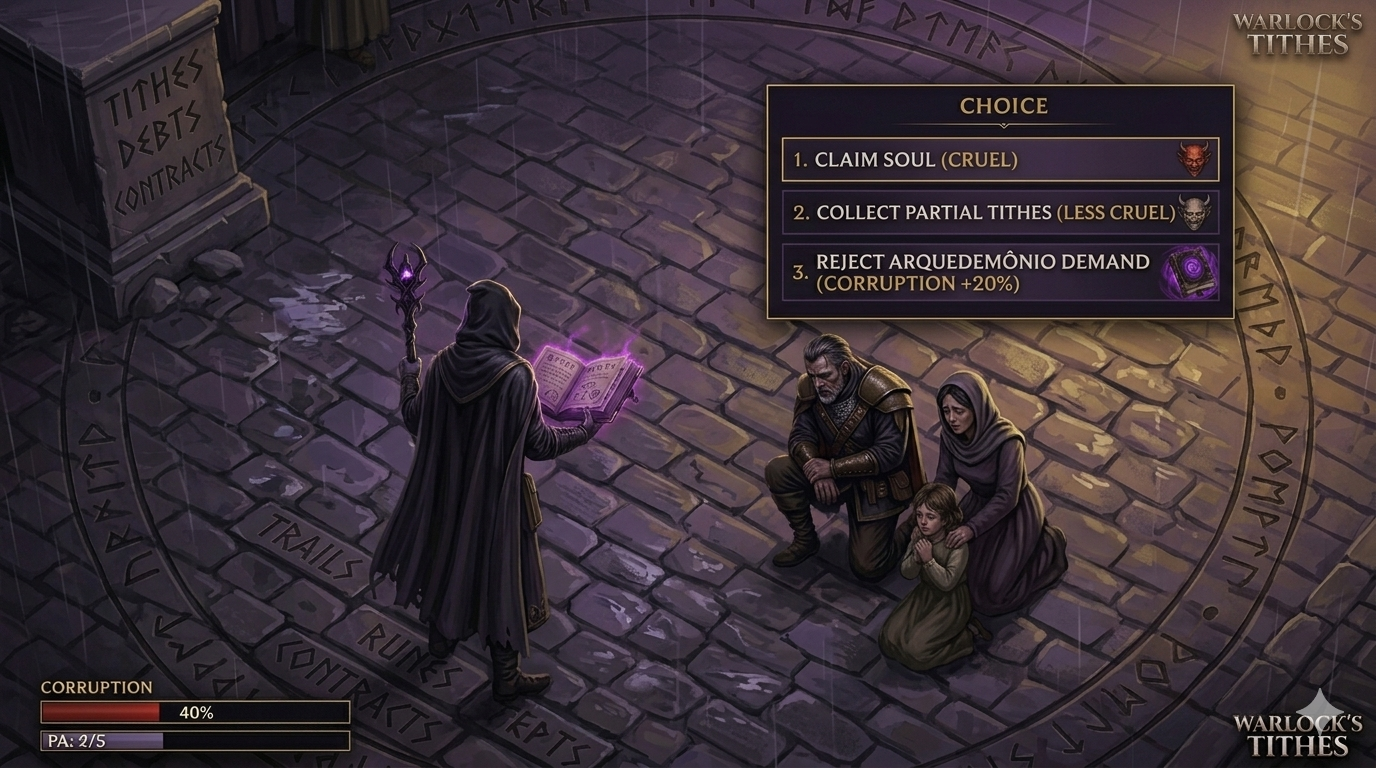Choose the Claim Soul (Cruel) option
The image size is (1376, 768).
coord(1000,157)
